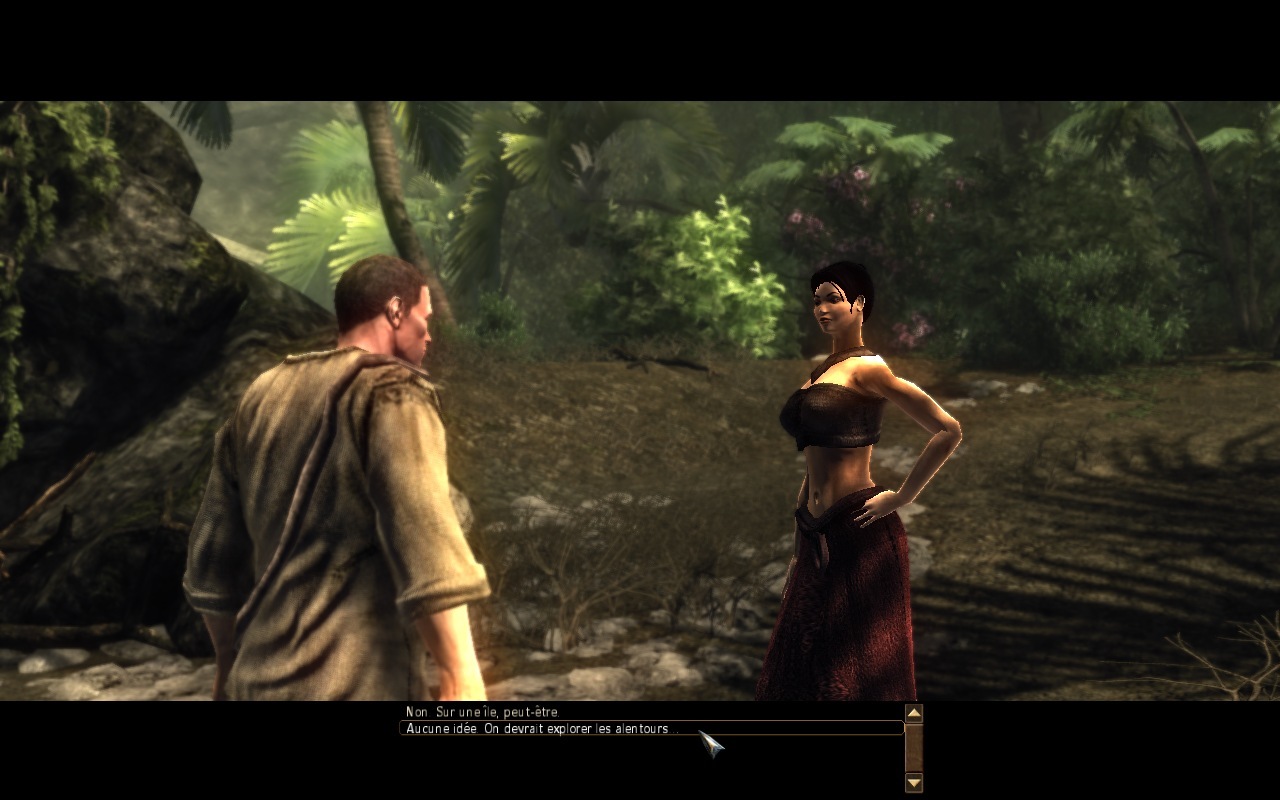Click the dialogue list's scroll-up arrow
The image size is (1280, 800).
tap(913, 713)
